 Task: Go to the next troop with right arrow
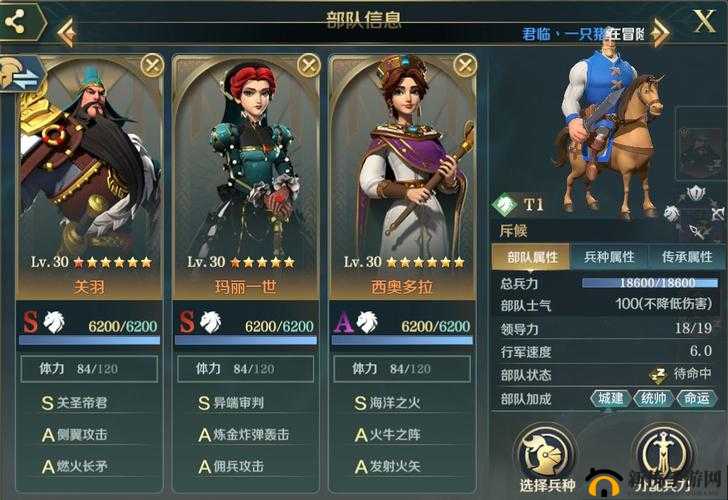659,33
